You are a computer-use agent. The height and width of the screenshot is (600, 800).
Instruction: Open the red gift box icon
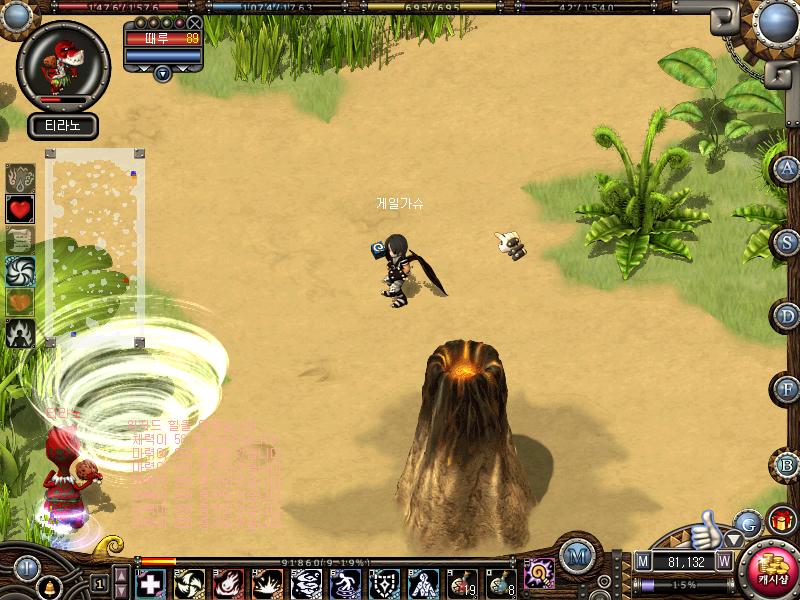point(781,521)
